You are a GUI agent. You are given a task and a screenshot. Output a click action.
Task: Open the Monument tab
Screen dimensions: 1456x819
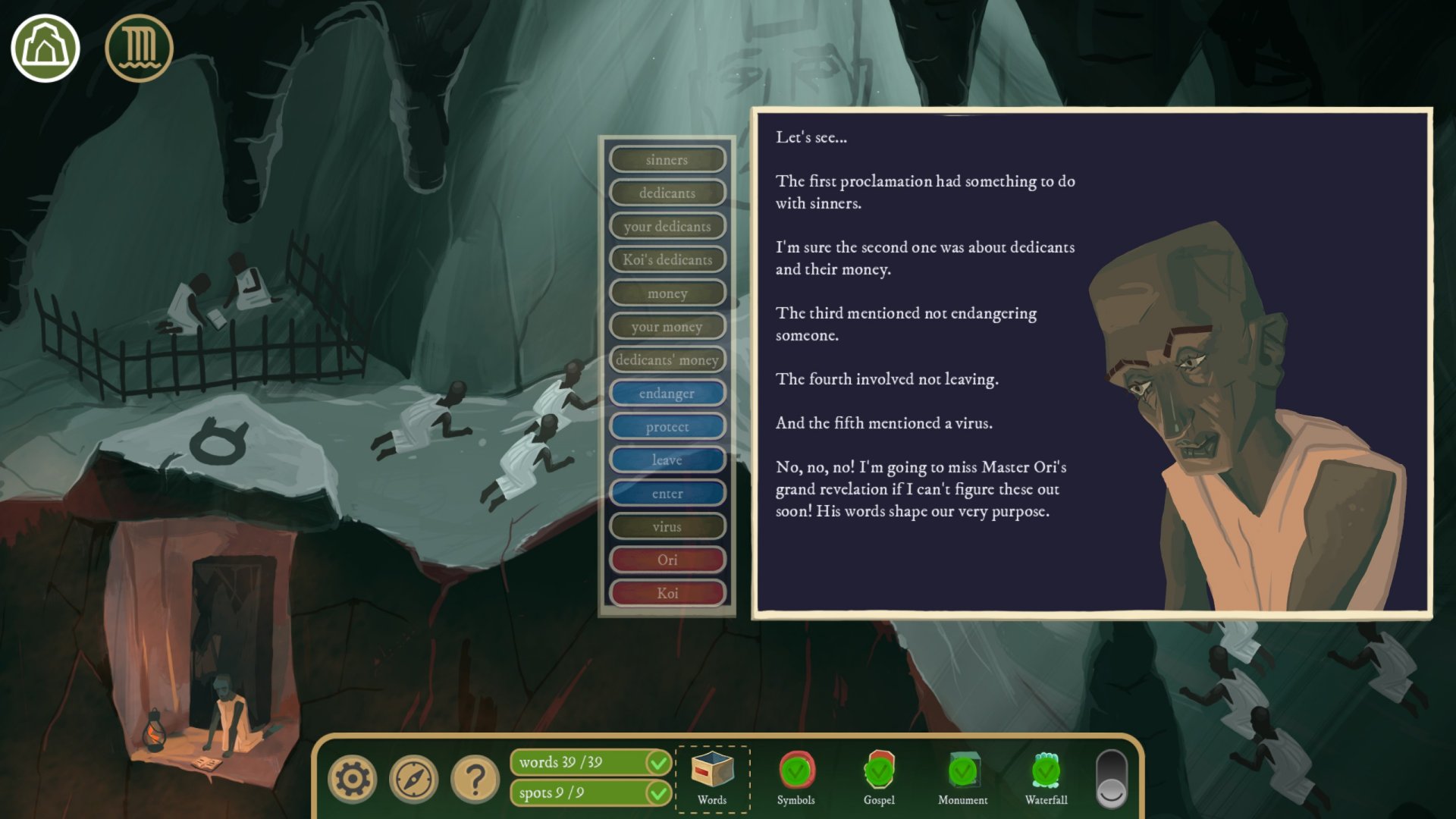tap(962, 779)
